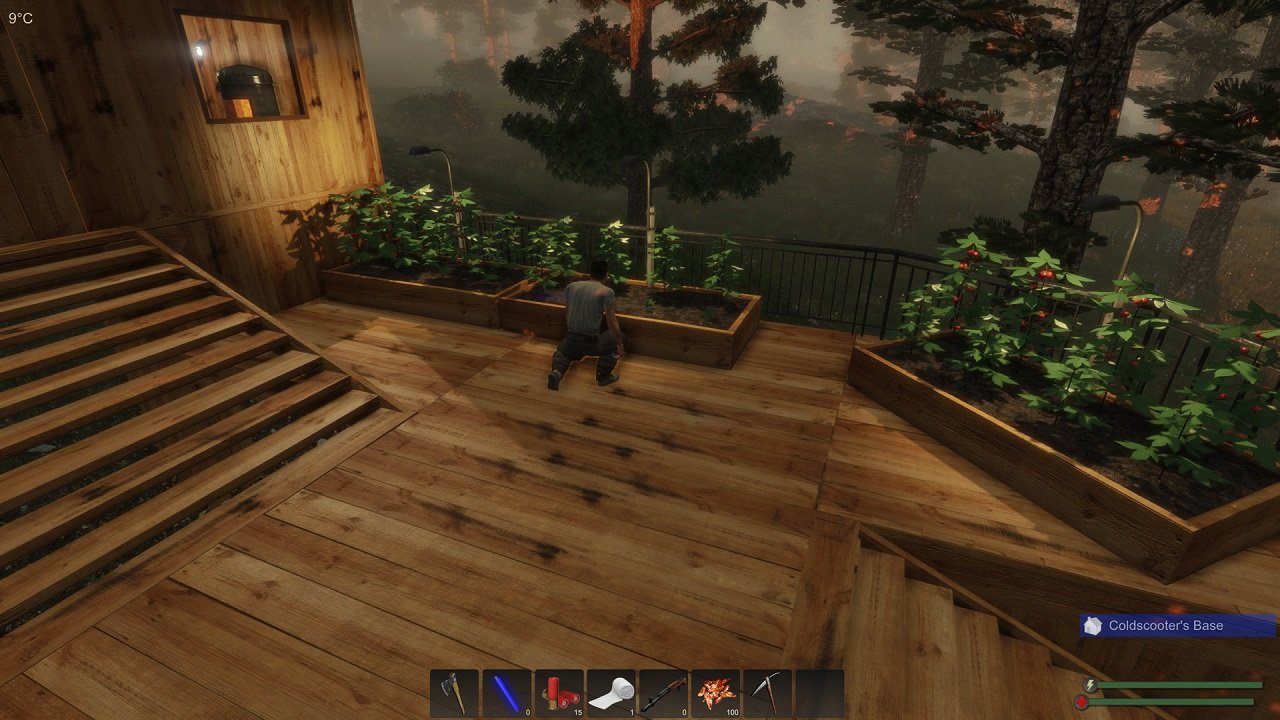Select the raw meat stack of 100
Screen dimensions: 1280x720
pyautogui.click(x=716, y=692)
